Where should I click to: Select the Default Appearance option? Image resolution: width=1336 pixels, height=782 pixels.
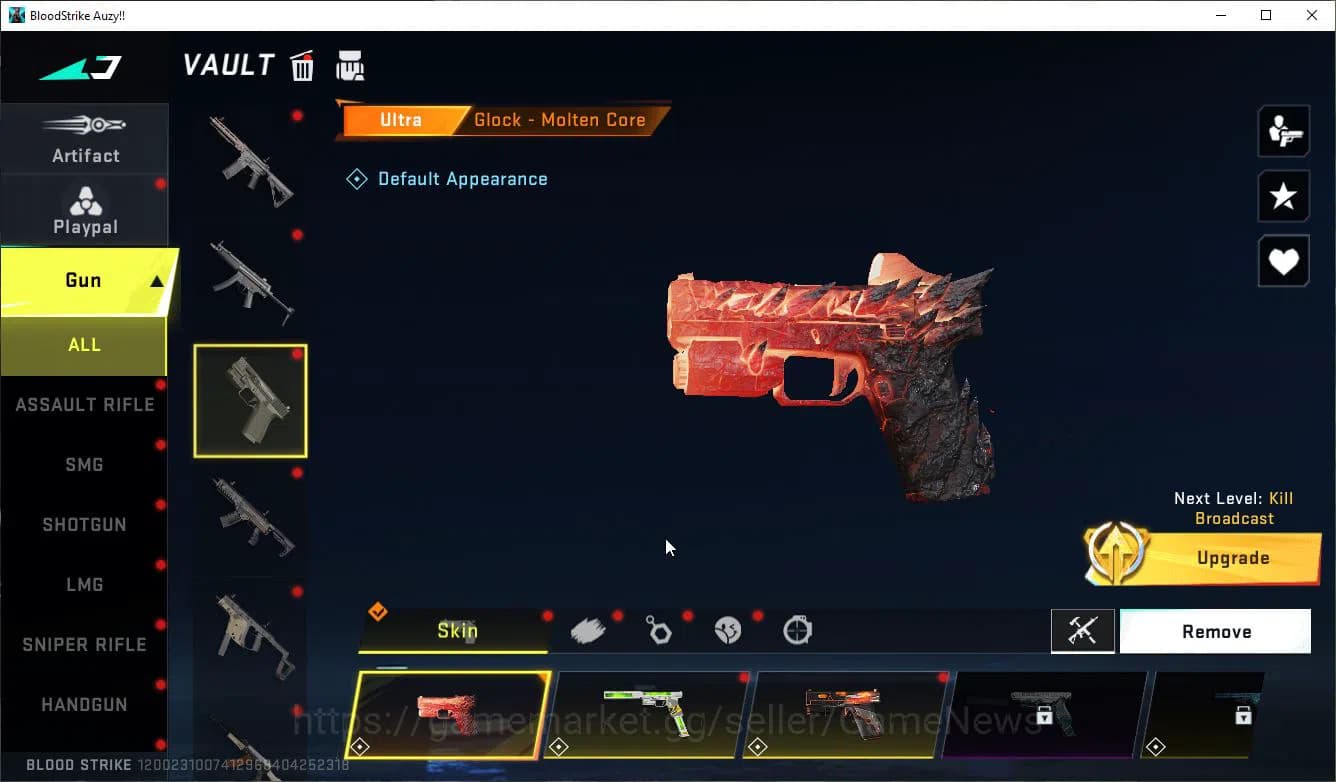click(x=447, y=178)
